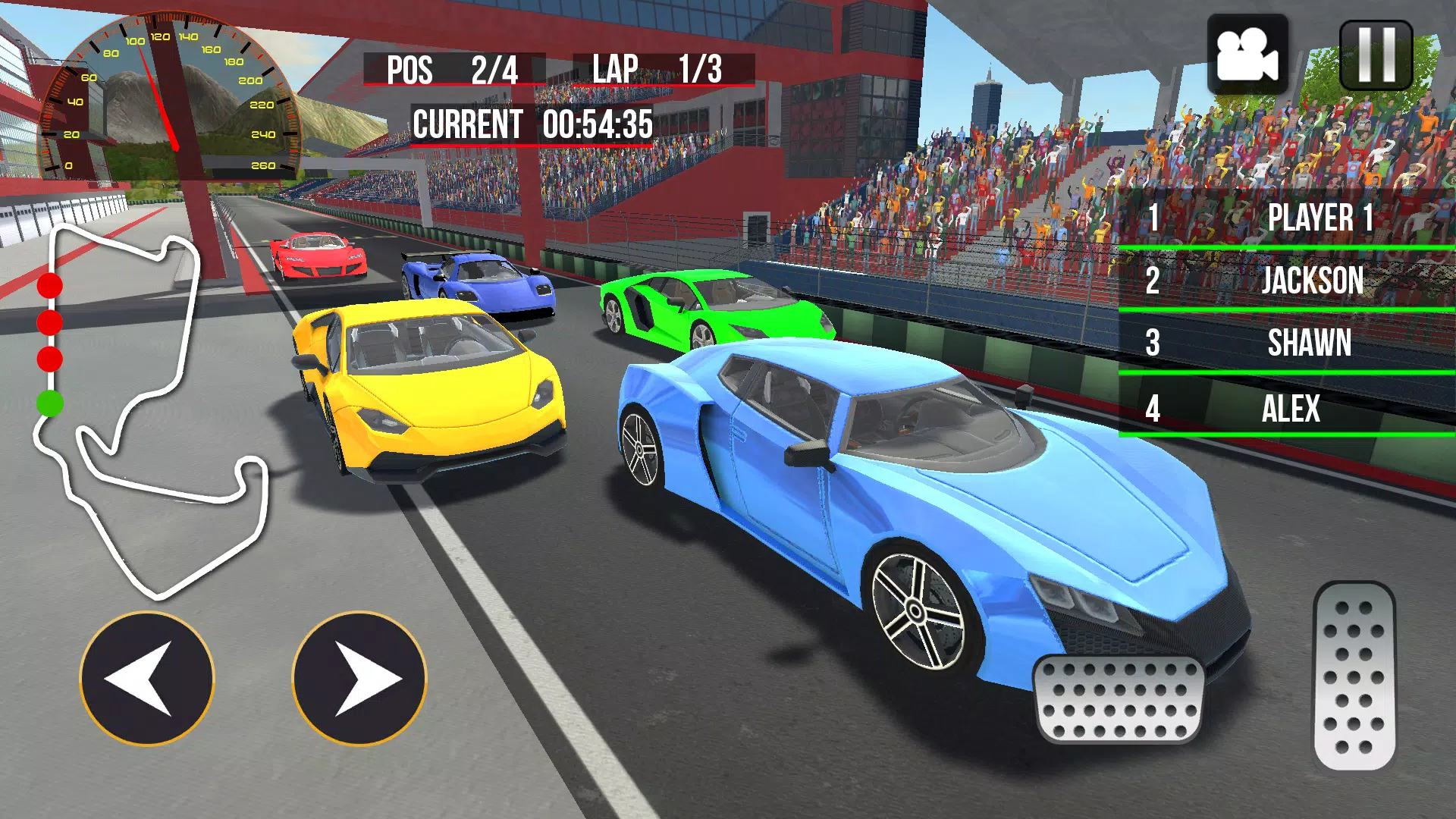
Task: Pause the race
Action: pyautogui.click(x=1376, y=56)
